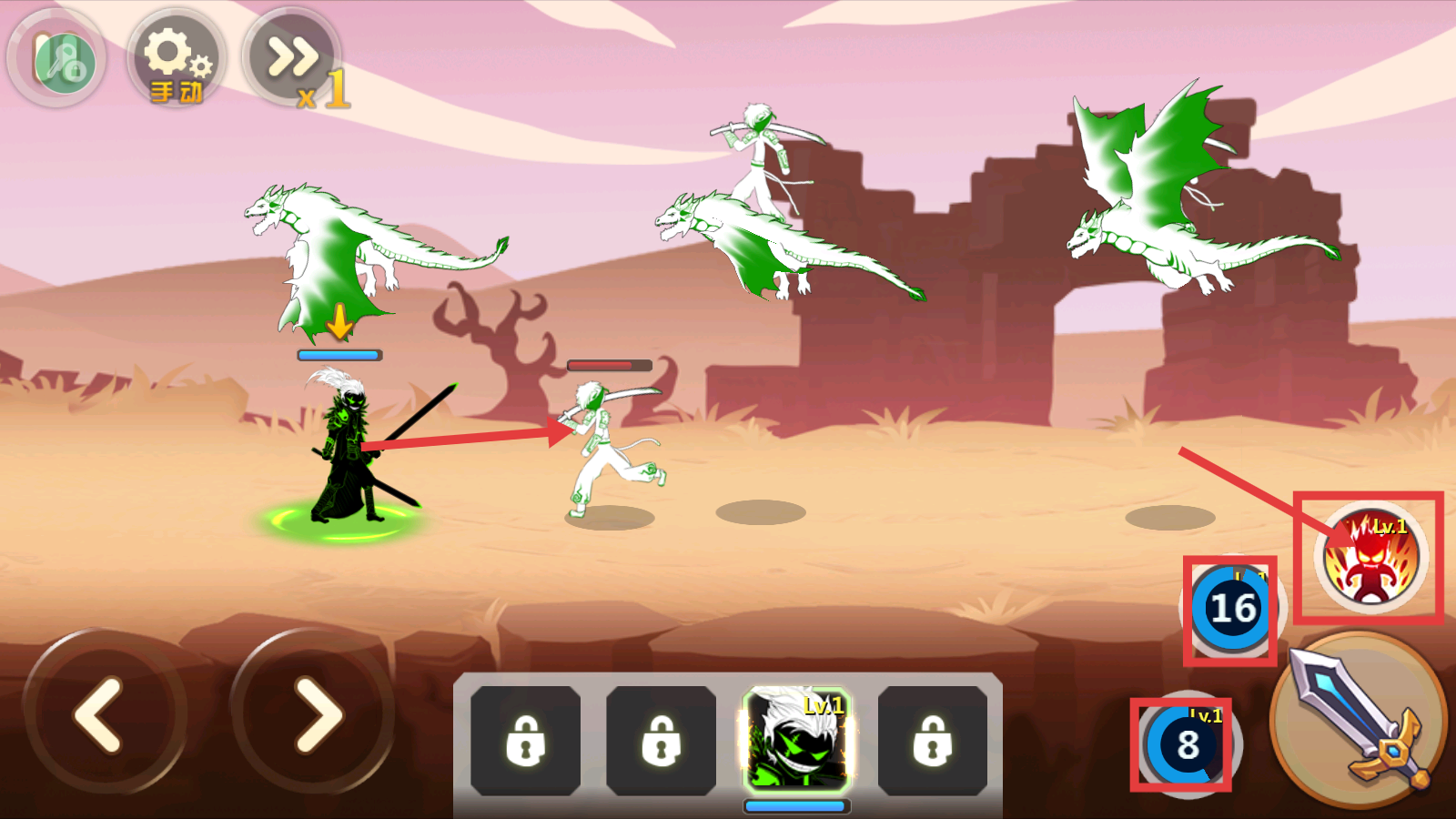Move right with the right arrow button
1456x819 pixels.
314,714
